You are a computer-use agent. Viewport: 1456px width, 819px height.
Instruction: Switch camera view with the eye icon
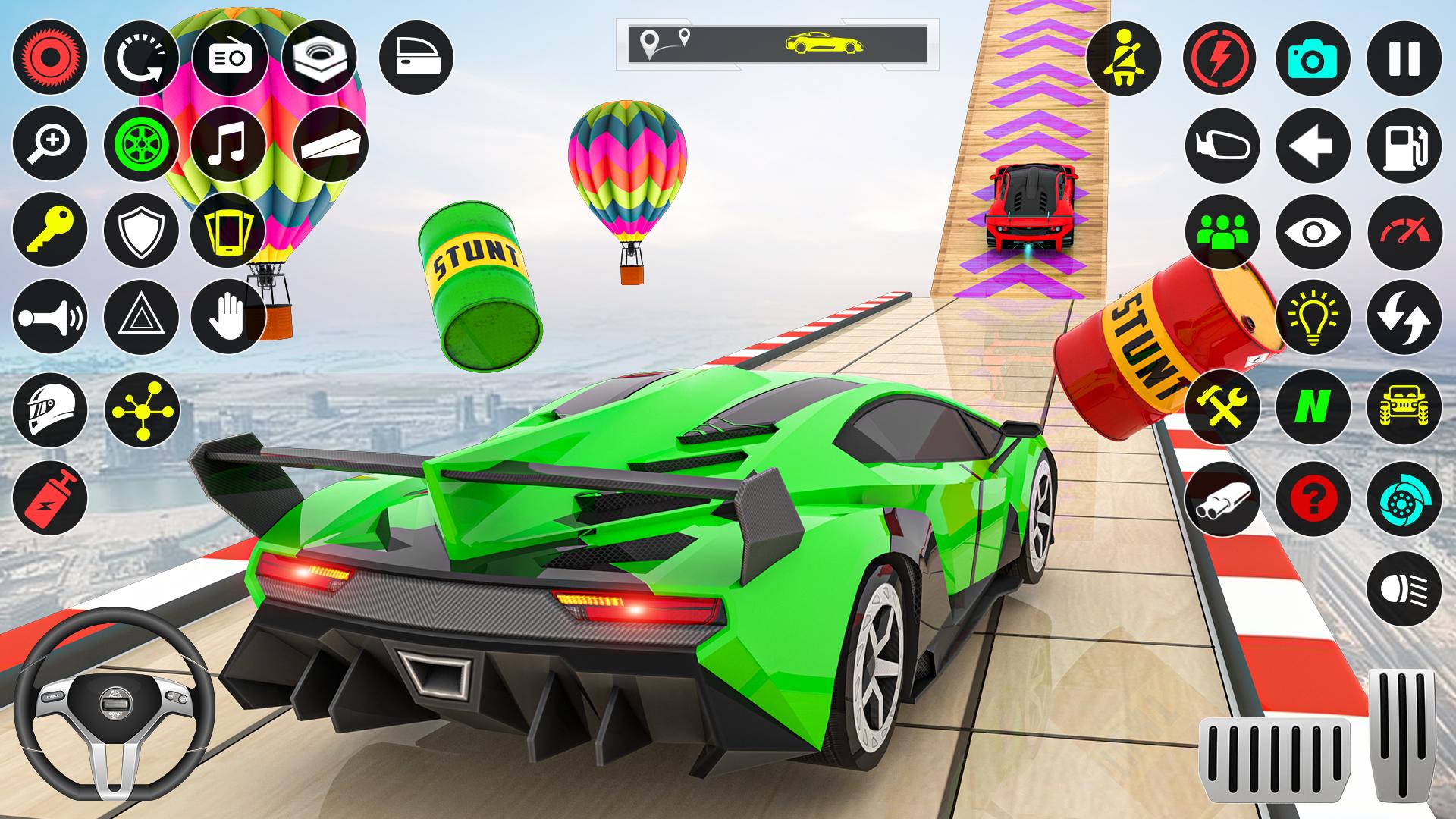point(1313,231)
